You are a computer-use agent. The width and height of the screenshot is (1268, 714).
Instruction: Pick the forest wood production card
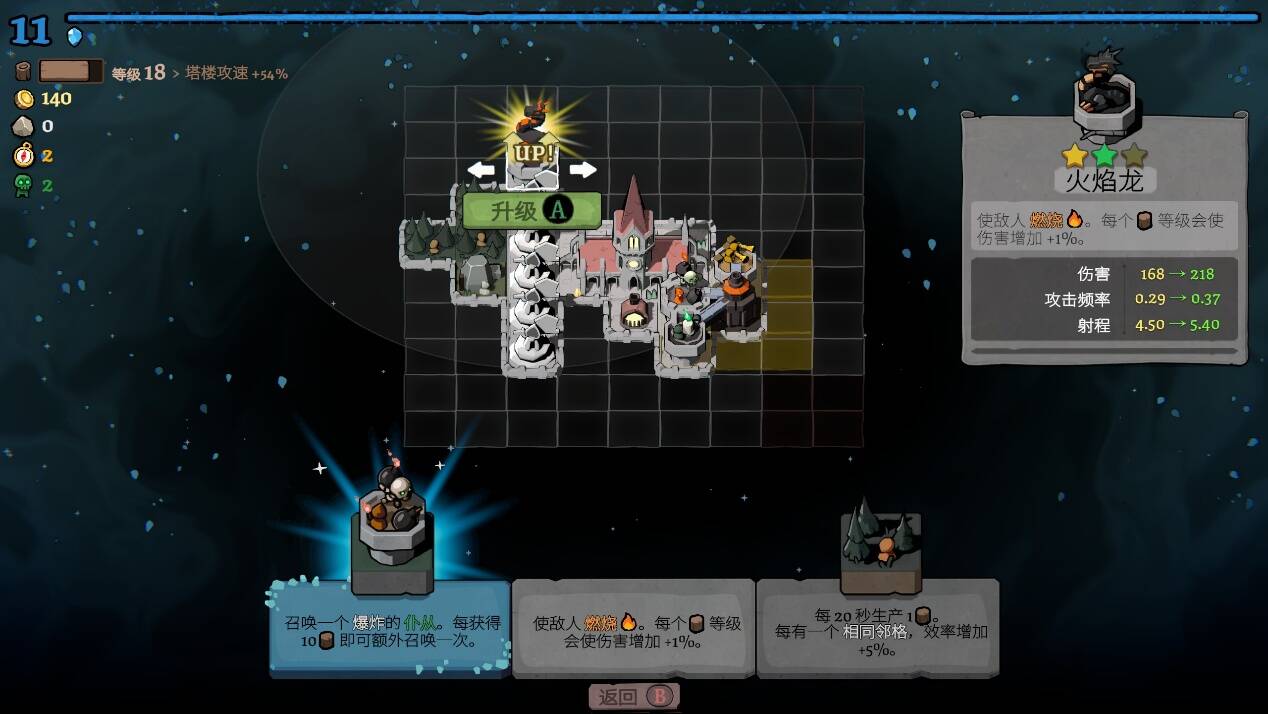pyautogui.click(x=878, y=627)
